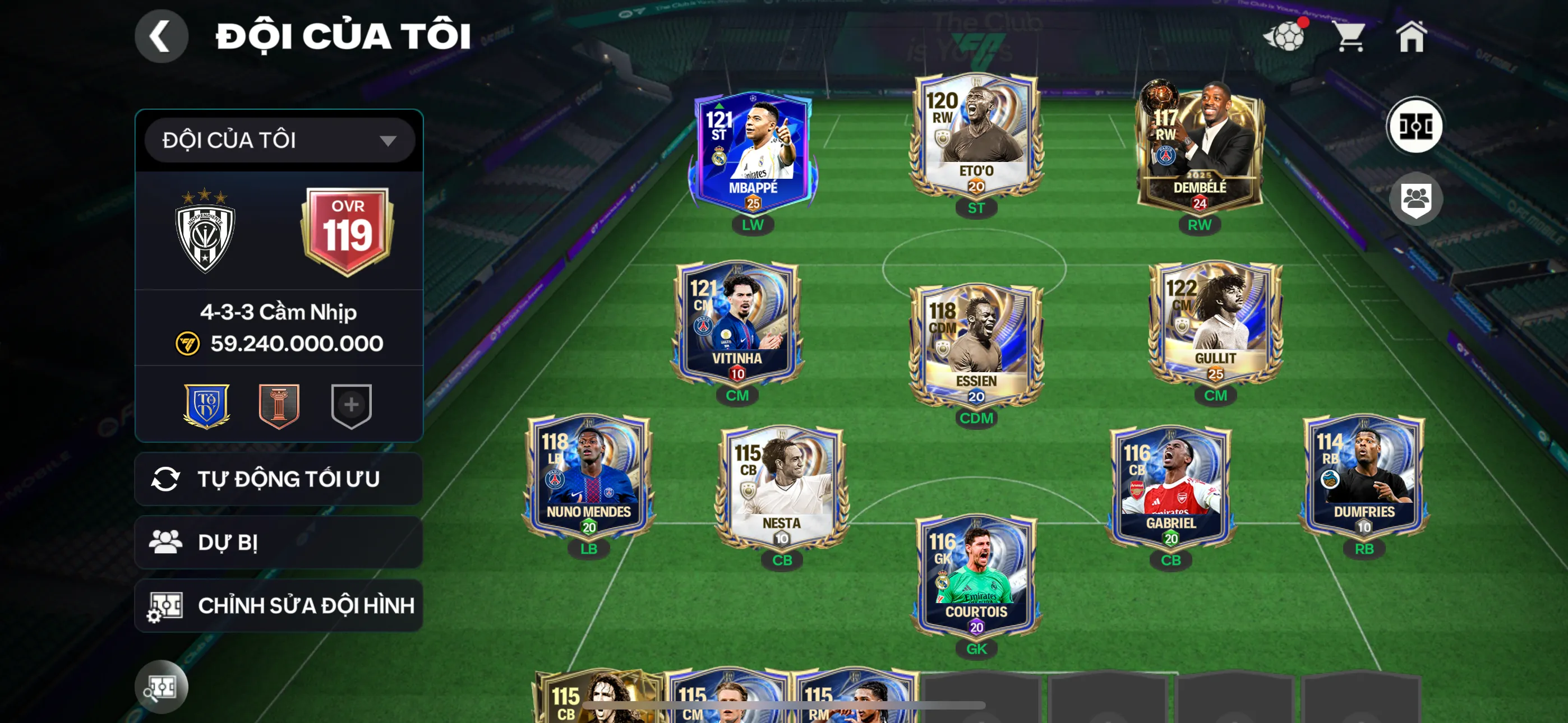
Task: Select the Mbappé player card
Action: [753, 152]
